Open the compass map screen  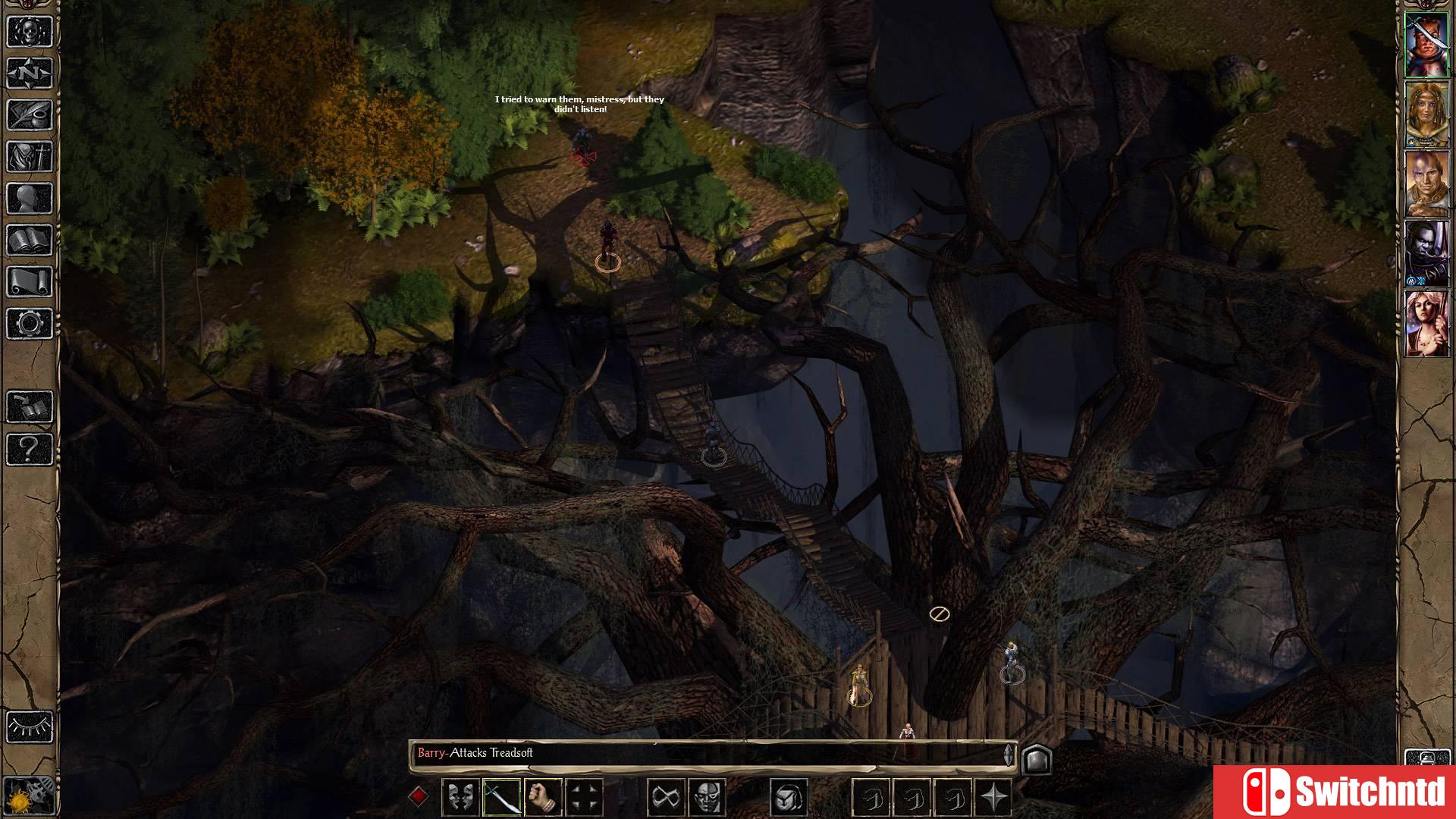tap(30, 74)
